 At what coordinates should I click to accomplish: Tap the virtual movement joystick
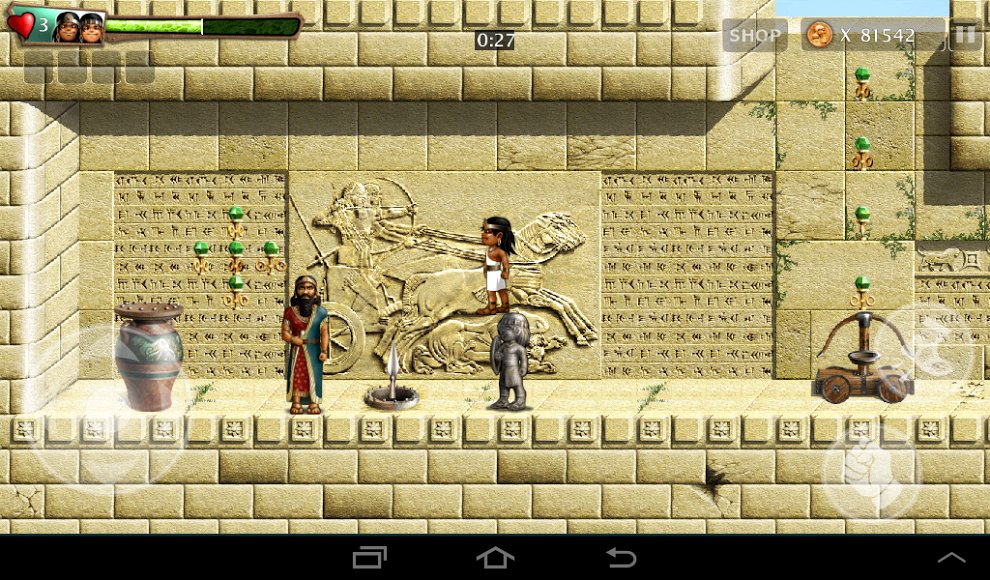(x=105, y=405)
